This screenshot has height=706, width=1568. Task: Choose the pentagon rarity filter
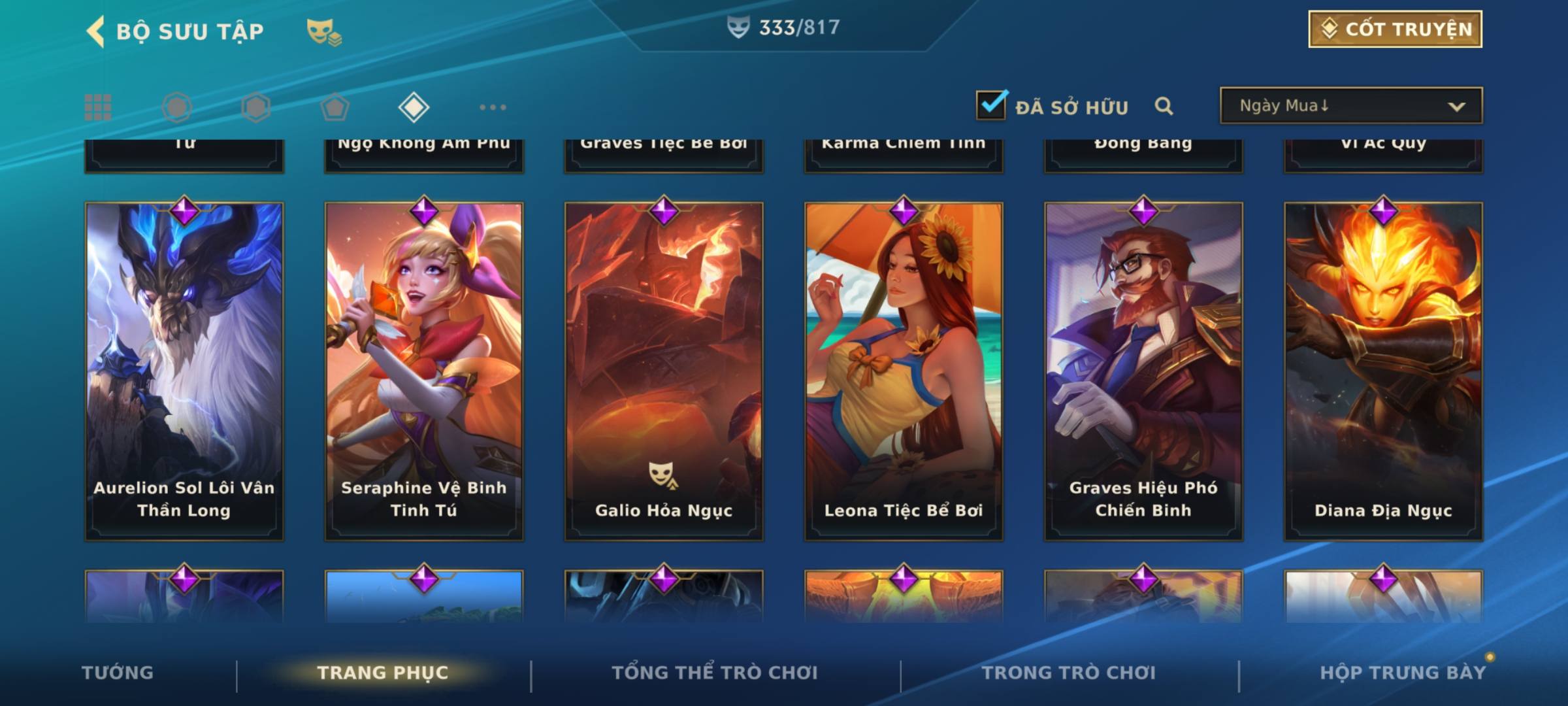(x=335, y=107)
